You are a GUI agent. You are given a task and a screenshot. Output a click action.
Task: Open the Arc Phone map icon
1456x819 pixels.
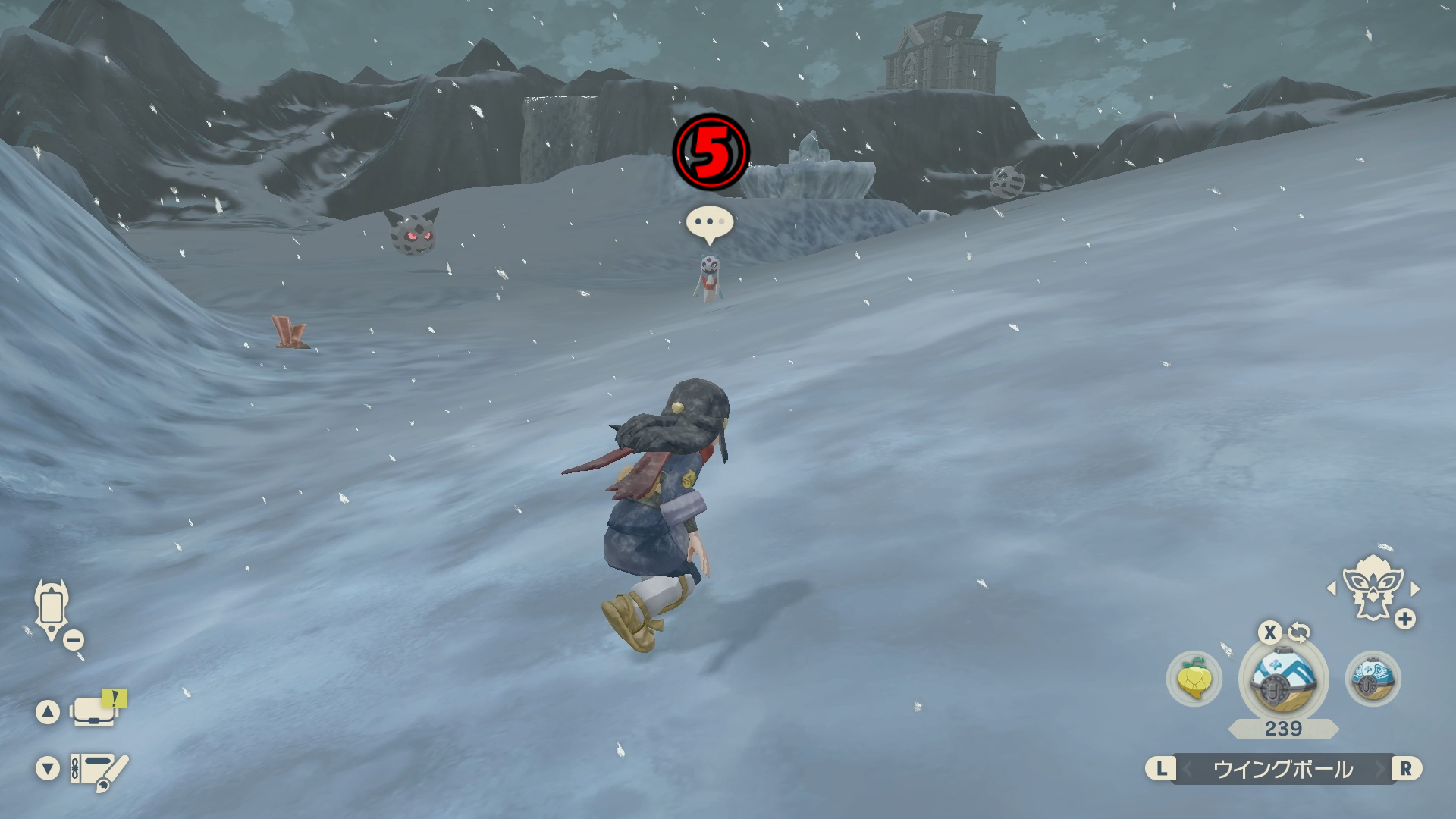point(52,608)
